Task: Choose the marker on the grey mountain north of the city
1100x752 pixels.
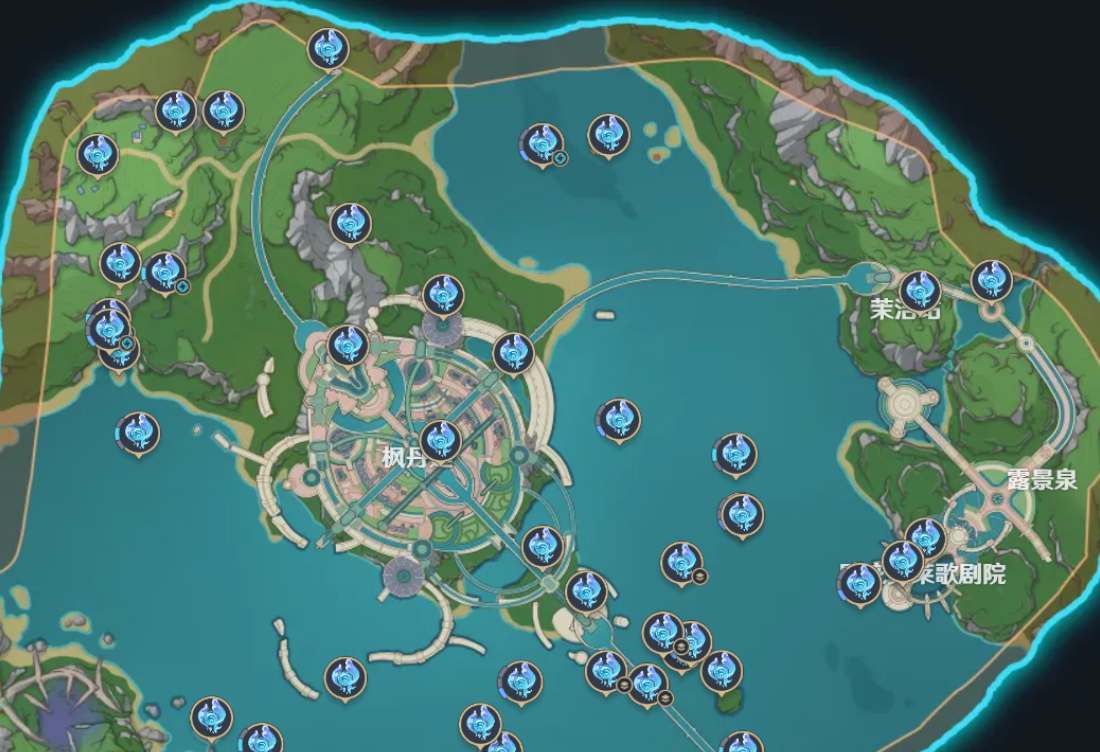Action: tap(350, 223)
